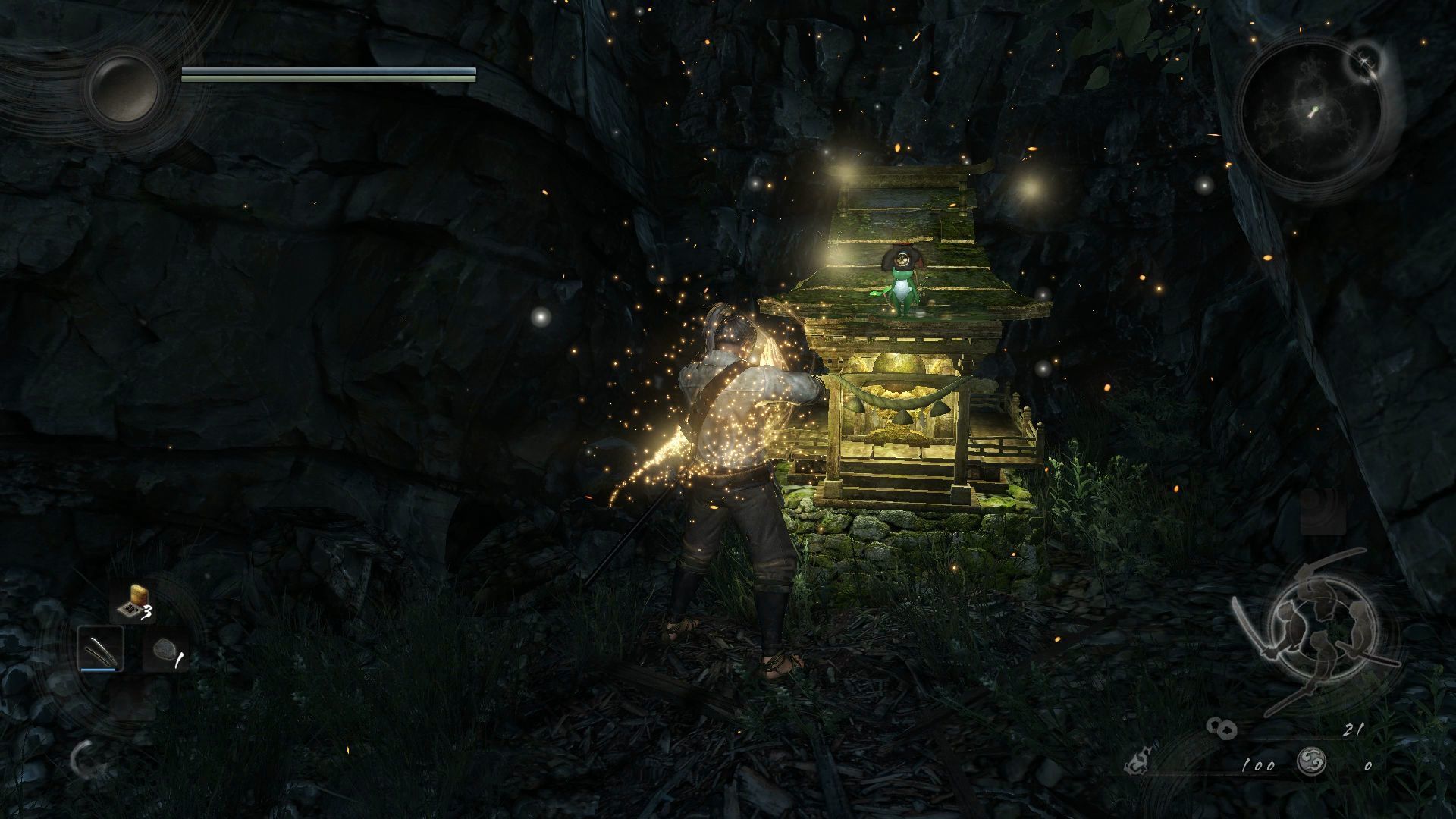Select the elixir item slot

click(x=133, y=601)
